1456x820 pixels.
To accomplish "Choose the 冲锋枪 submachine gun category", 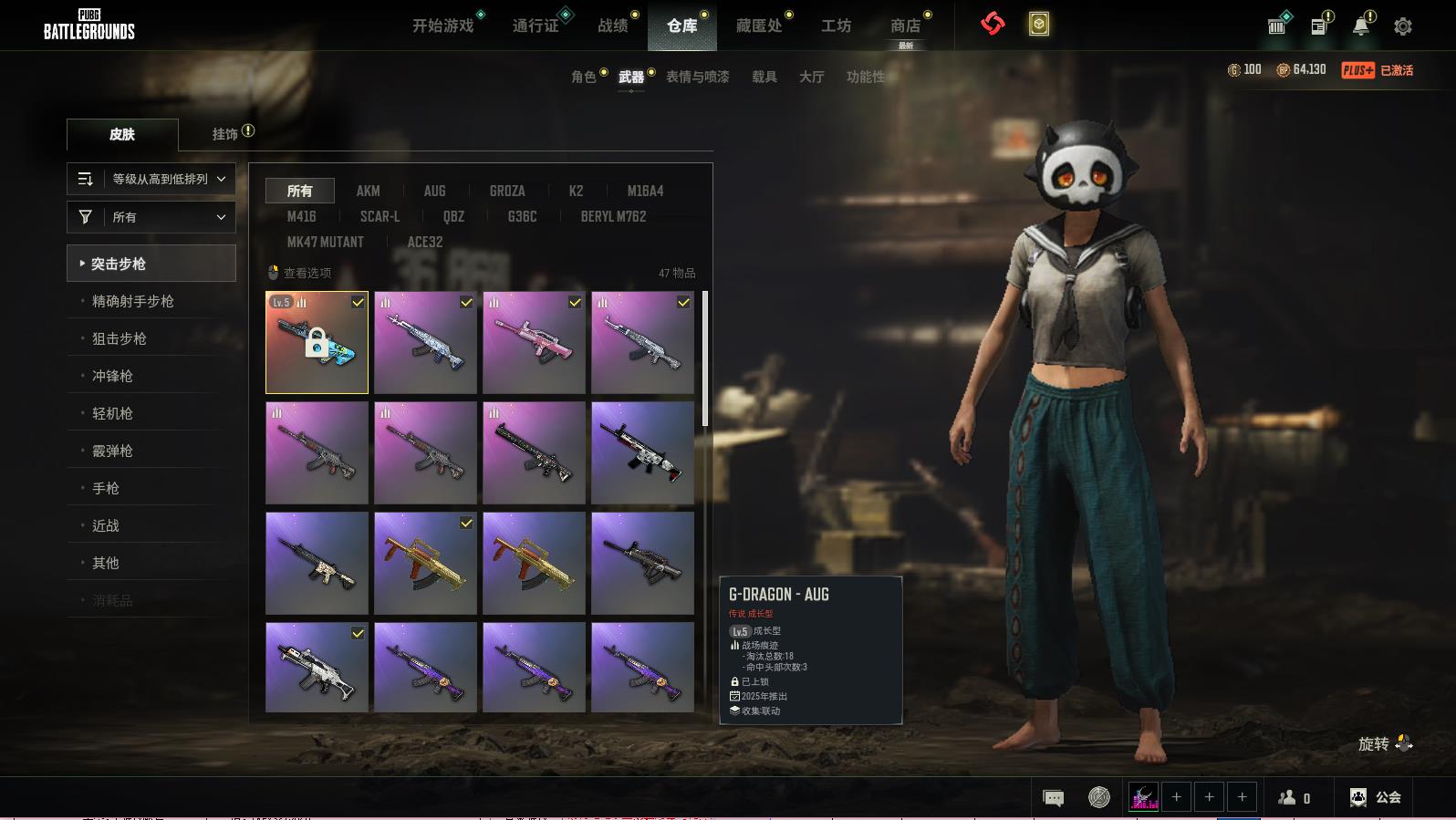I will tap(112, 376).
